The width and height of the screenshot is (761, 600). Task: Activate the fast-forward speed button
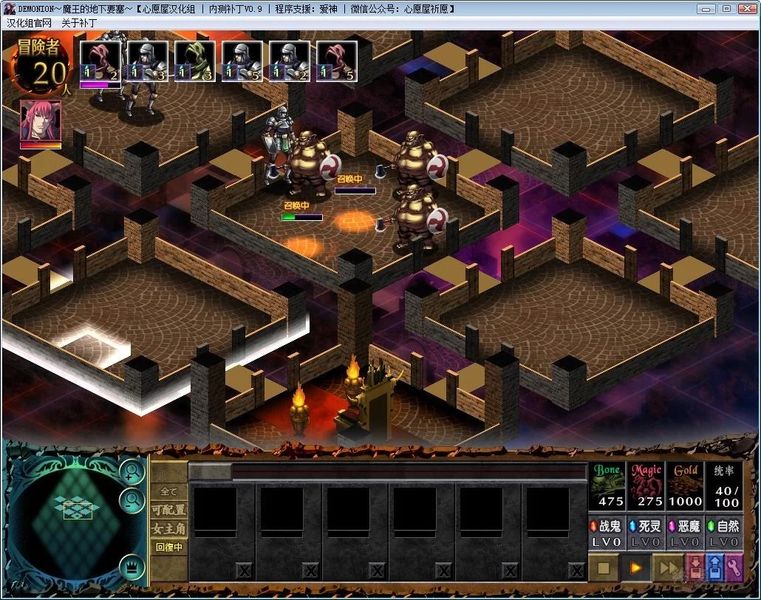pyautogui.click(x=667, y=568)
